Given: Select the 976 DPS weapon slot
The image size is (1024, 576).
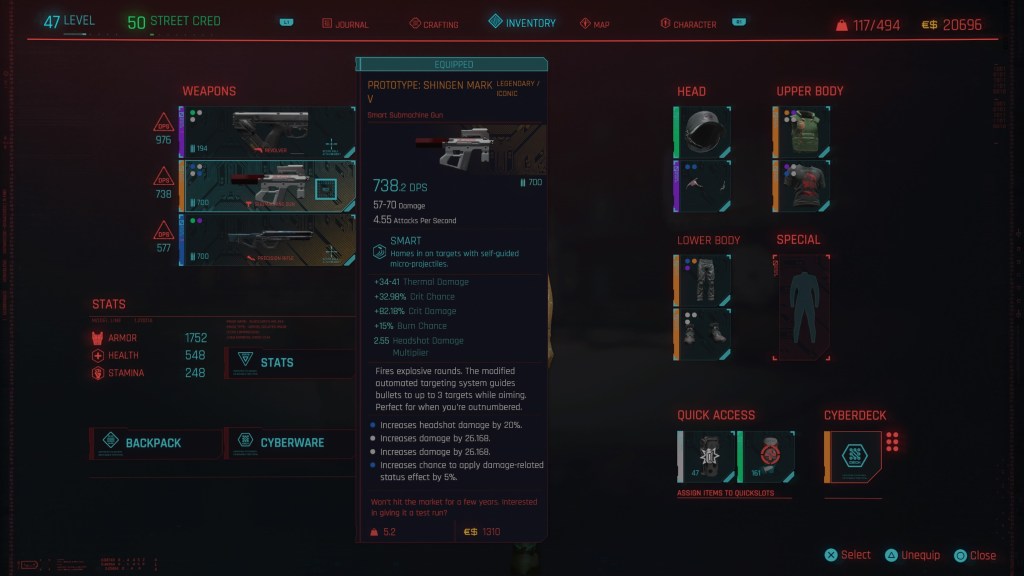Looking at the screenshot, I should [267, 132].
